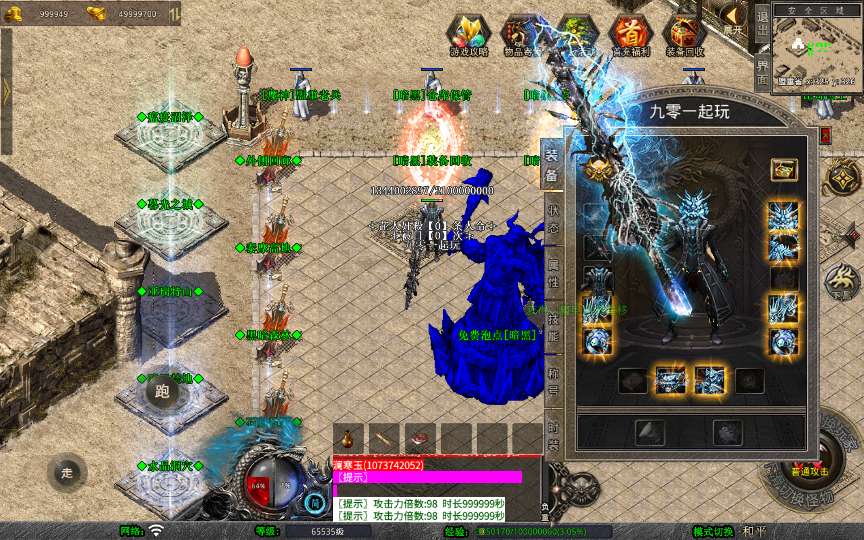Viewport: 864px width, 540px height.
Task: Open the 首充福利 first-recharge reward icon
Action: coord(631,35)
